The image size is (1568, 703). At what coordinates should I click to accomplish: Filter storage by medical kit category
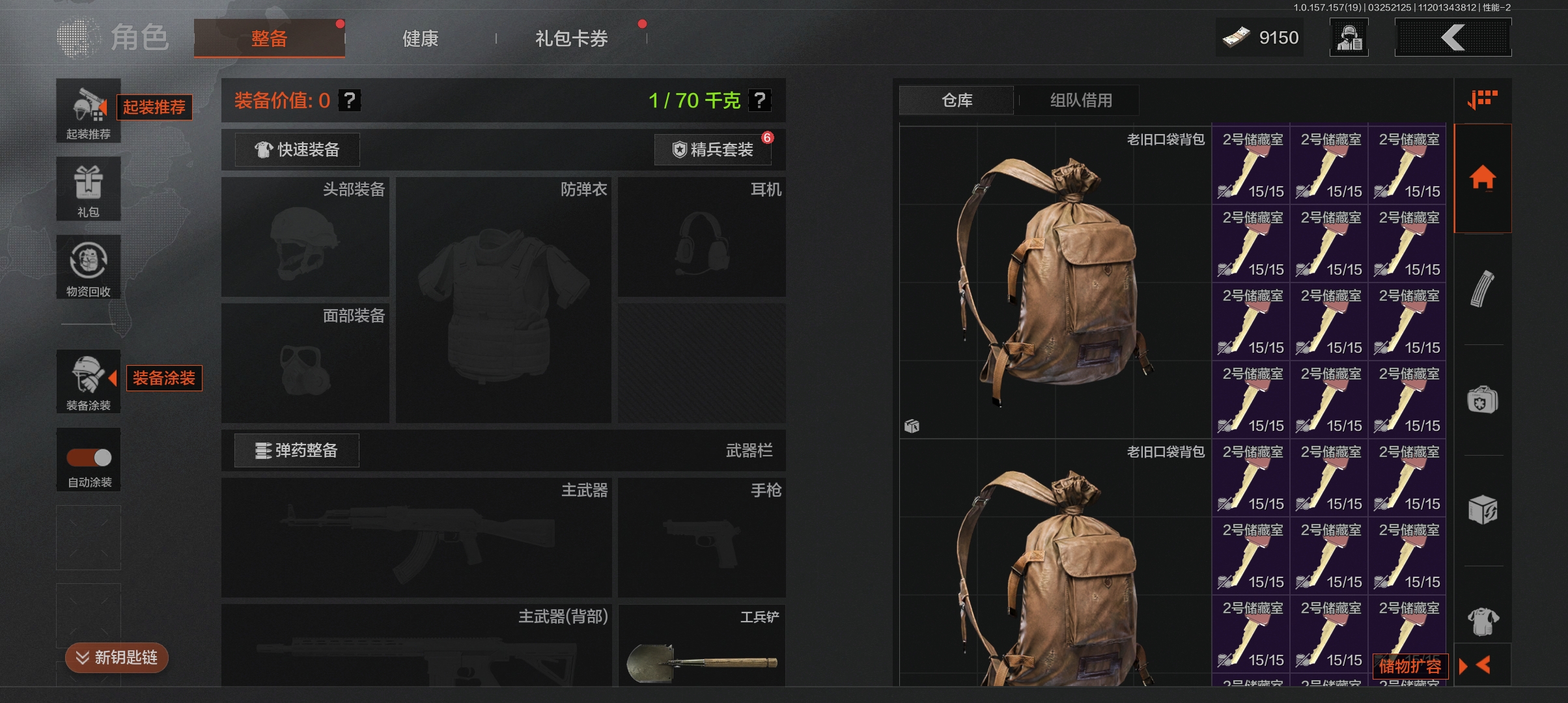click(1482, 400)
